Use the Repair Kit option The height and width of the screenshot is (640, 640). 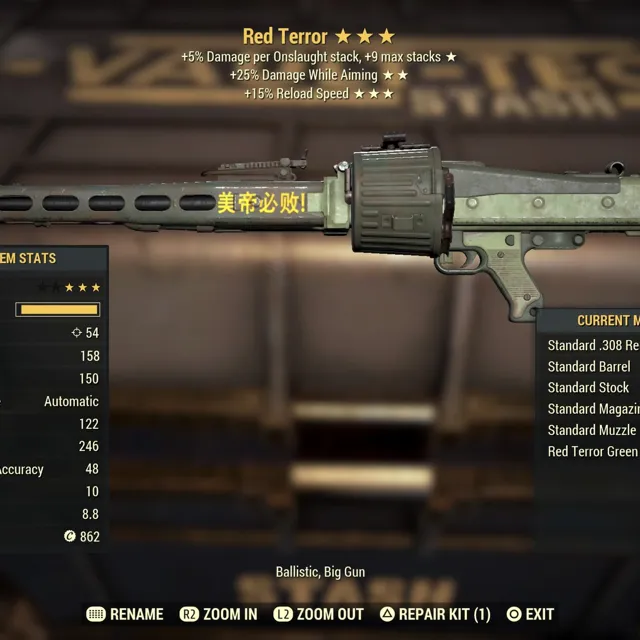[x=435, y=614]
